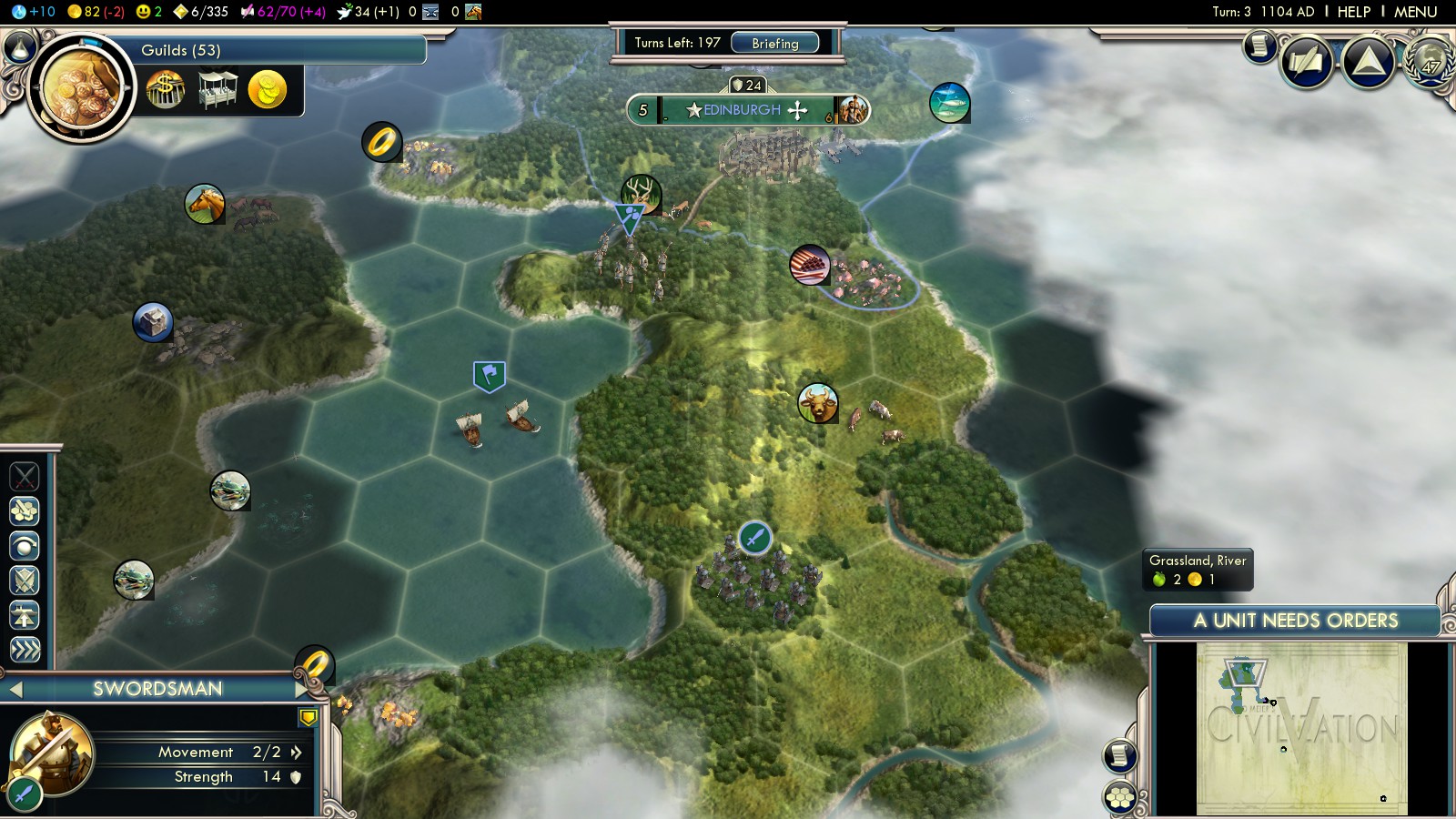Activate the fortify crossed swords and shield action

[25, 580]
